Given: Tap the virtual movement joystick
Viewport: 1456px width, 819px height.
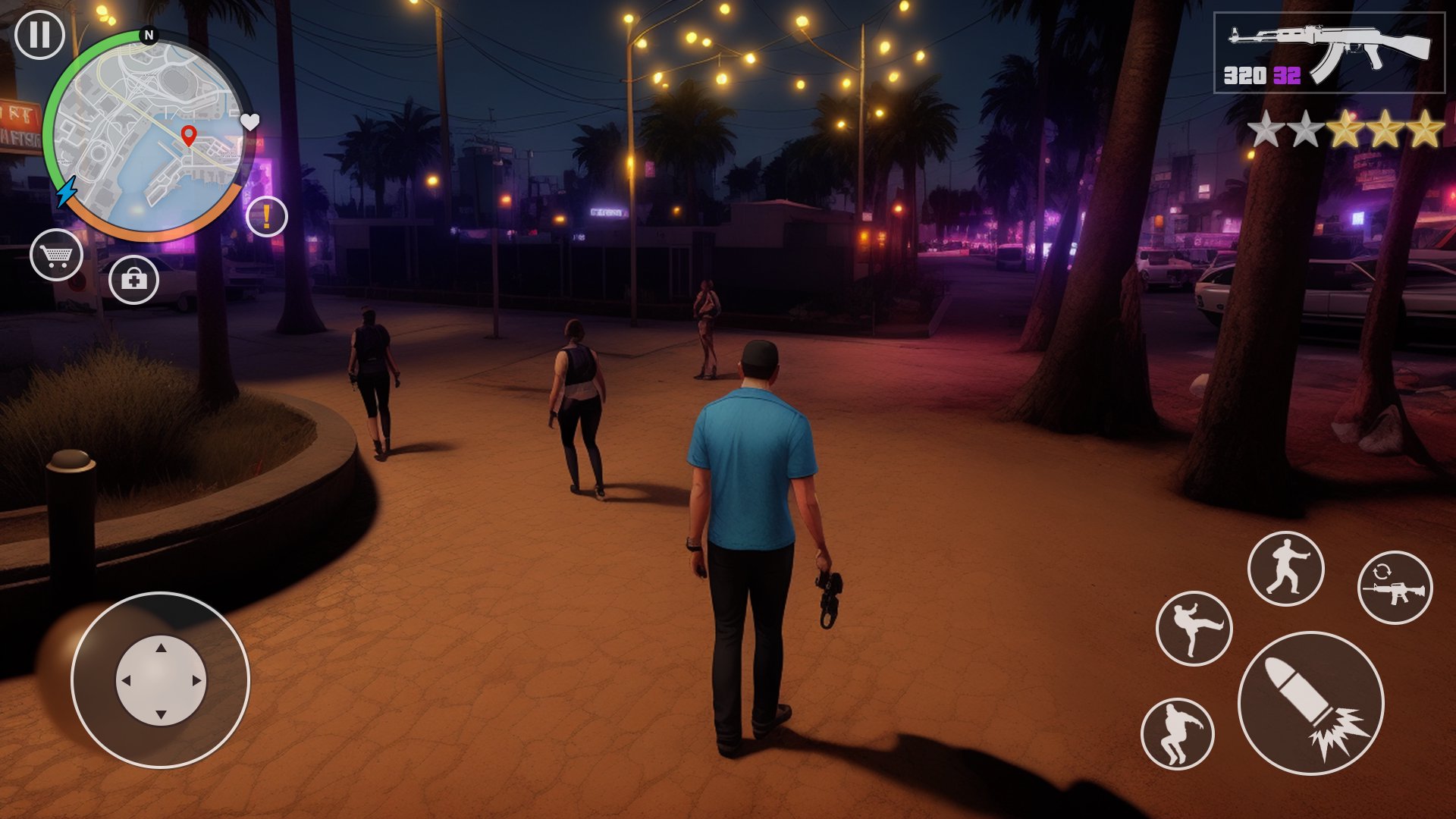Looking at the screenshot, I should 160,680.
